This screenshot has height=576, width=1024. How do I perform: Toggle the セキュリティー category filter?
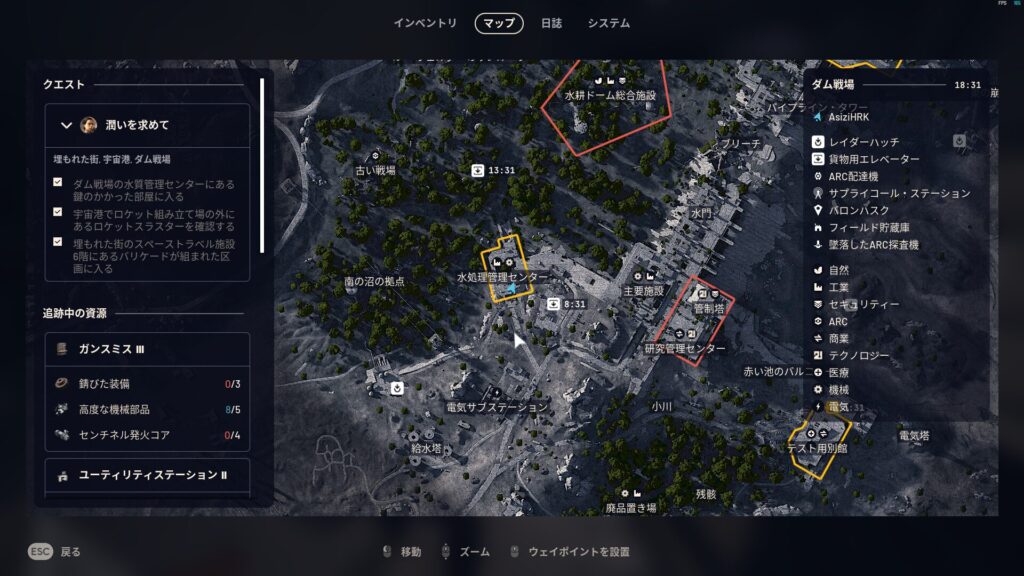click(864, 304)
